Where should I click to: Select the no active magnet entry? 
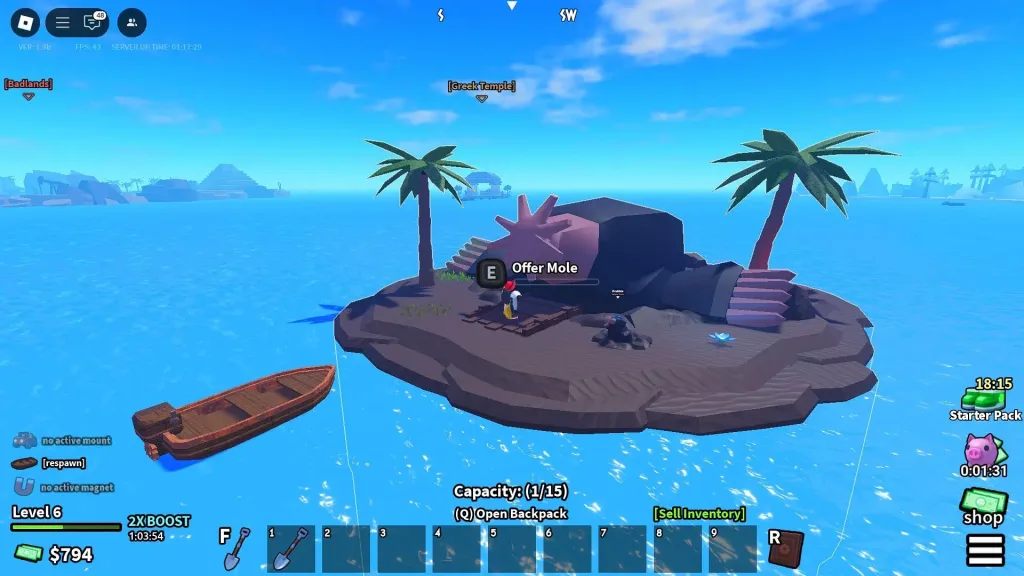pos(62,488)
